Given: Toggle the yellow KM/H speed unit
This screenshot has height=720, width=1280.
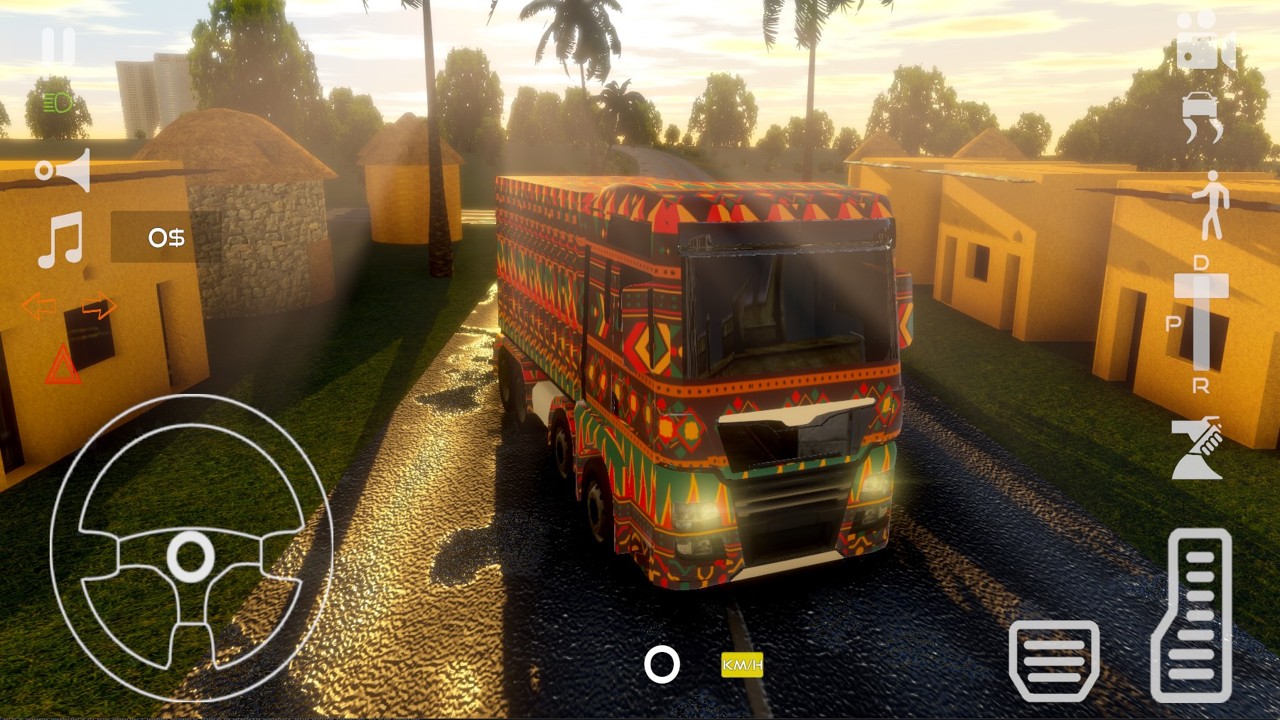Looking at the screenshot, I should 742,664.
